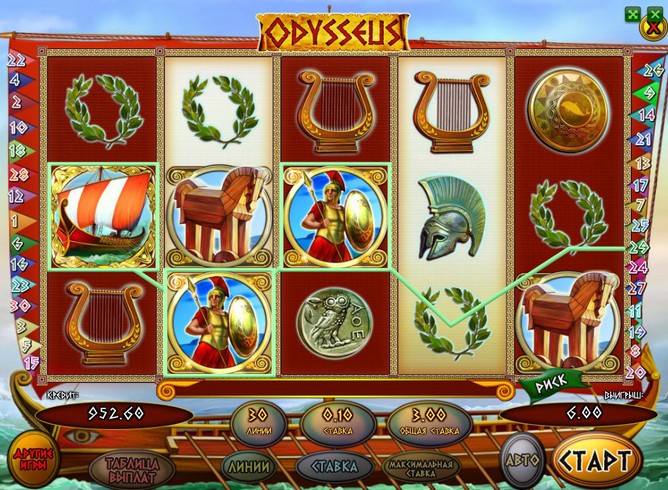Spin the reels with the СТАРТ button
This screenshot has height=490, width=668.
point(597,461)
